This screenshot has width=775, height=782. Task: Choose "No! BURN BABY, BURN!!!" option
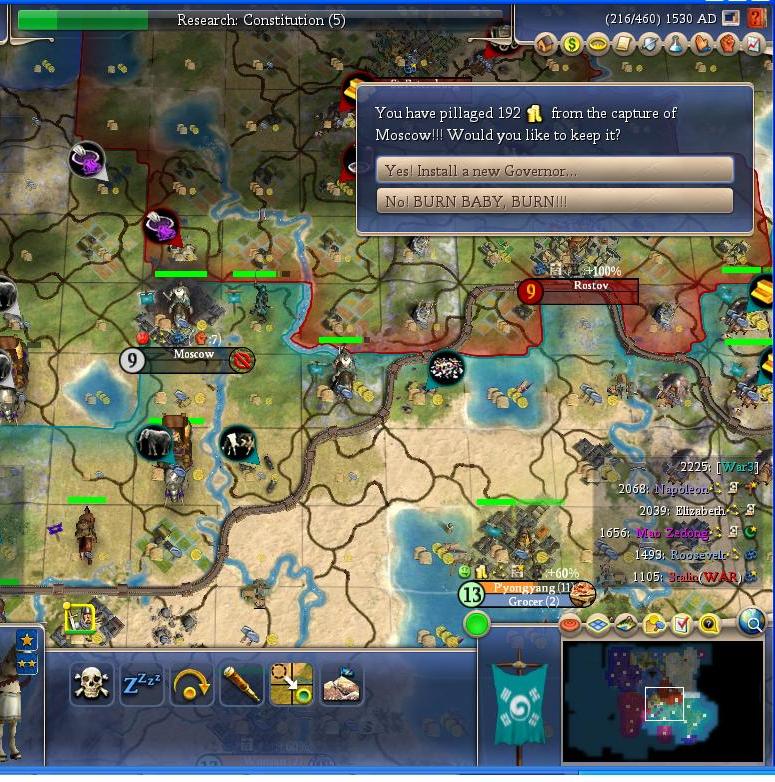point(554,201)
